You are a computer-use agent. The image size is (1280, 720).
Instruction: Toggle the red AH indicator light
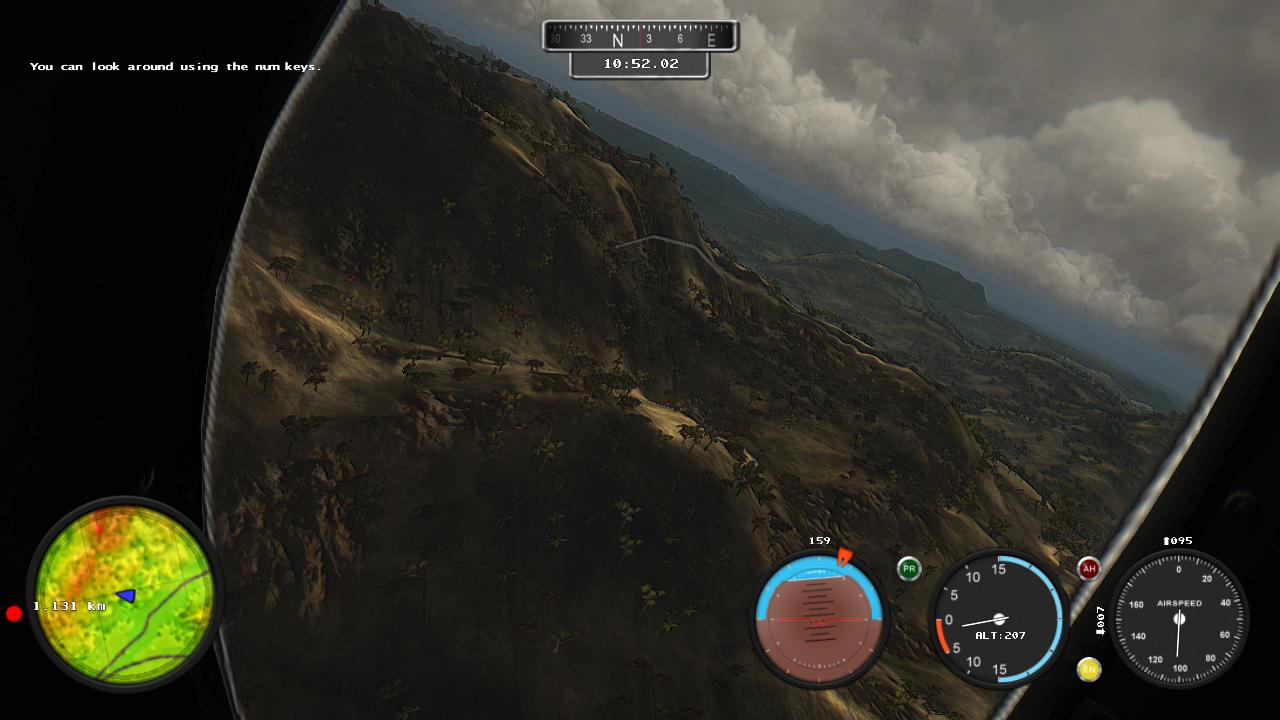(x=1089, y=569)
